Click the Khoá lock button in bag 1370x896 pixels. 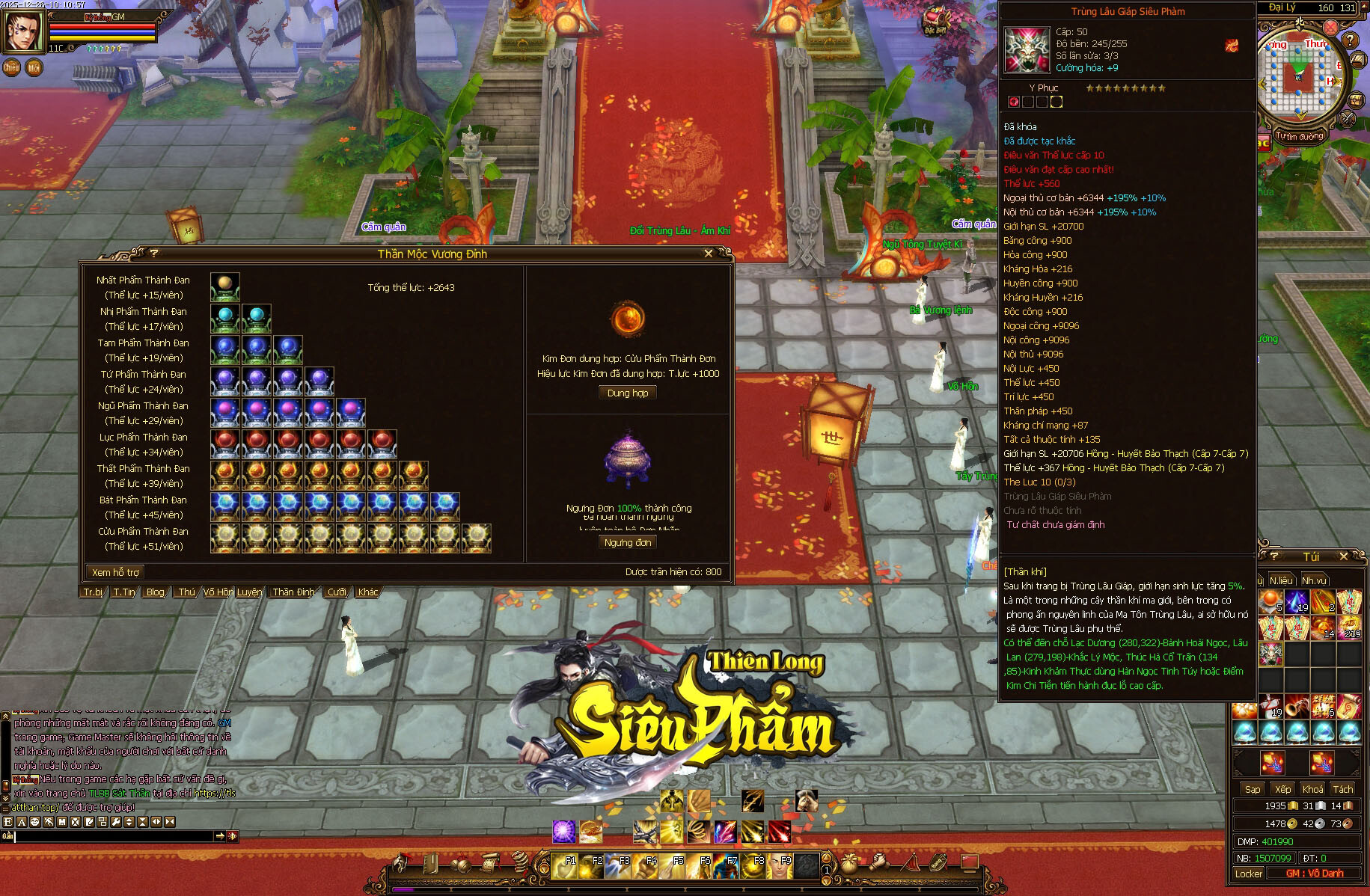coord(1312,789)
